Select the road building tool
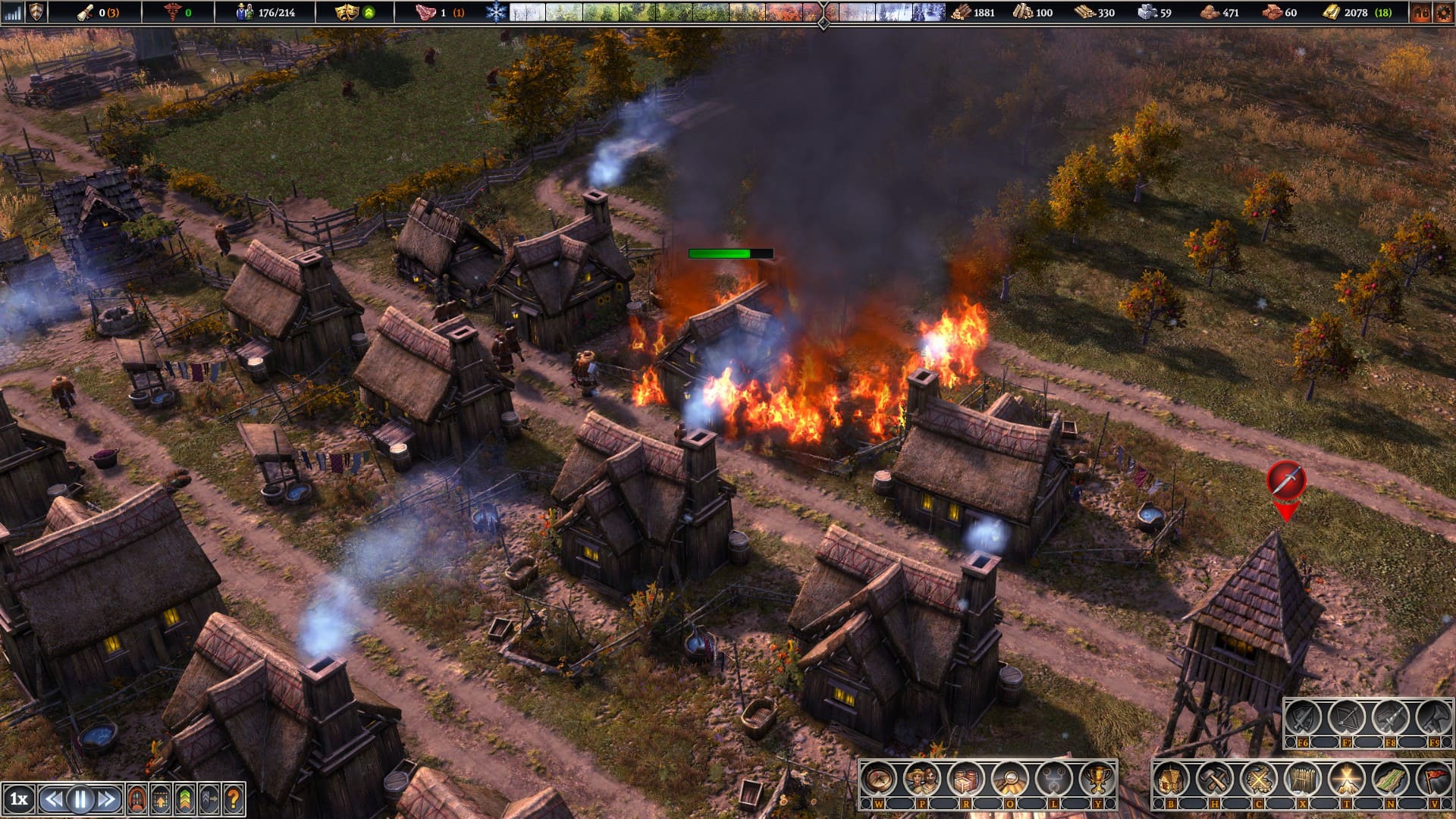Viewport: 1456px width, 819px height. (1390, 778)
